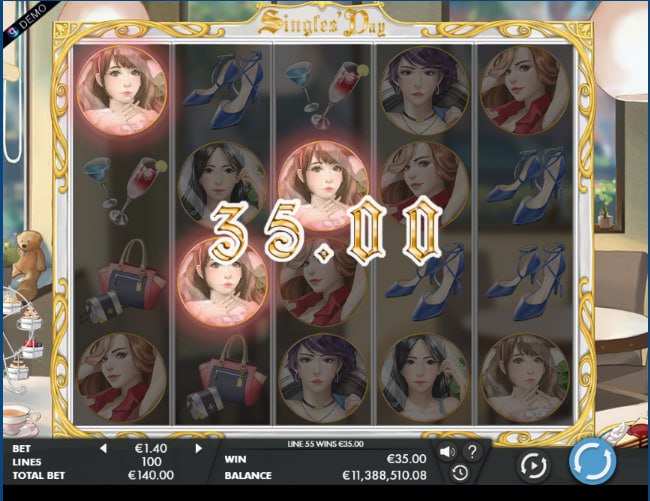Show the game history clock icon
This screenshot has height=501, width=650.
(x=459, y=472)
